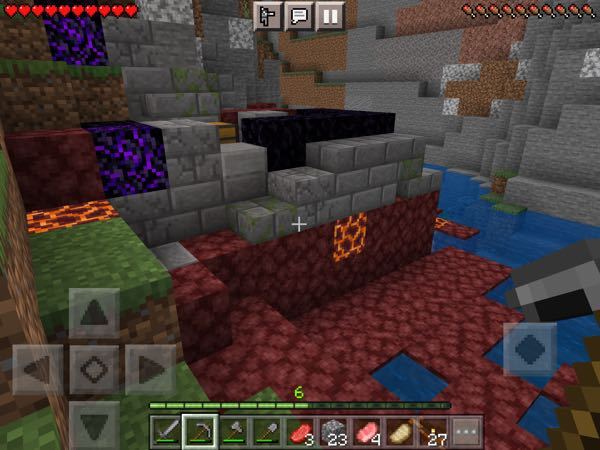Select the sword hotbar slot
Image resolution: width=600 pixels, height=450 pixels.
tap(166, 431)
